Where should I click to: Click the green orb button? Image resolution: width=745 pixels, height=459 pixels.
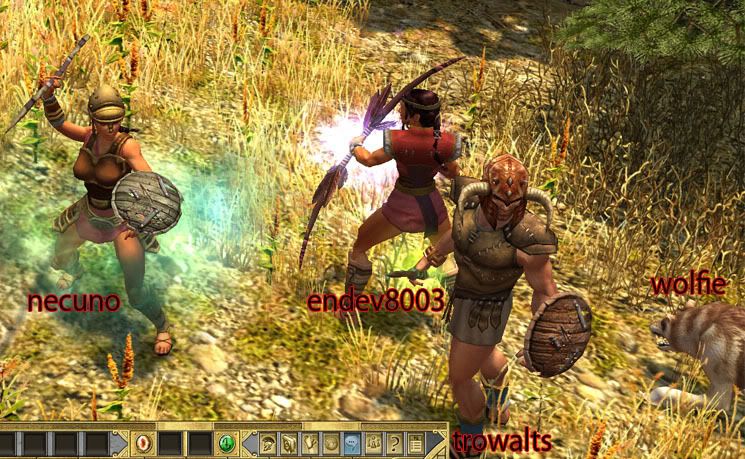[226, 442]
